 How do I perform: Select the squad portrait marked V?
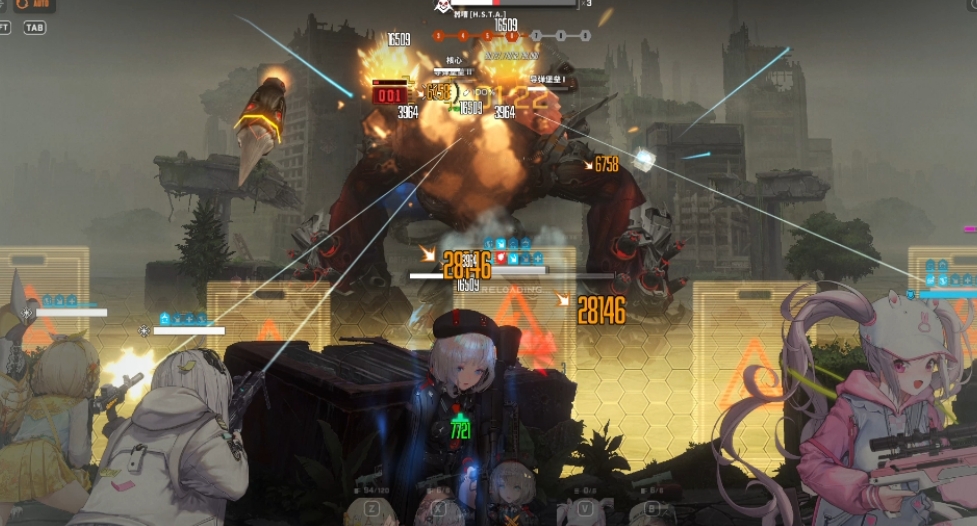[584, 508]
